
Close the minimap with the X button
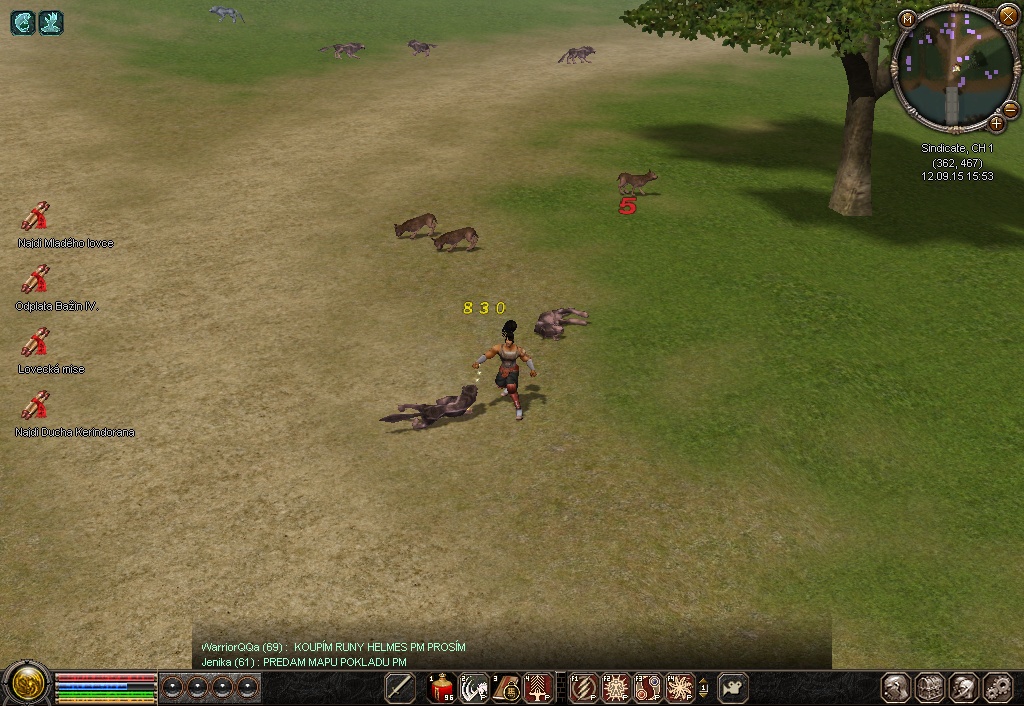1007,17
